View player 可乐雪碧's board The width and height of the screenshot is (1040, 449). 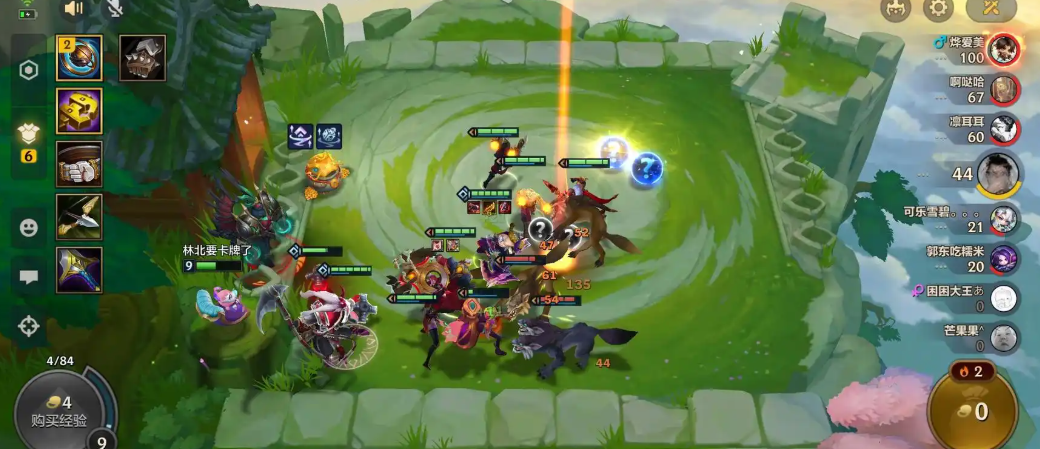click(1004, 219)
